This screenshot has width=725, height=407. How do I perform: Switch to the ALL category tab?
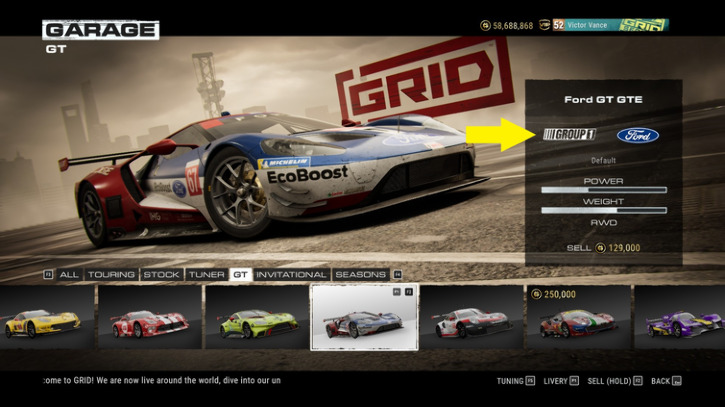pos(69,274)
